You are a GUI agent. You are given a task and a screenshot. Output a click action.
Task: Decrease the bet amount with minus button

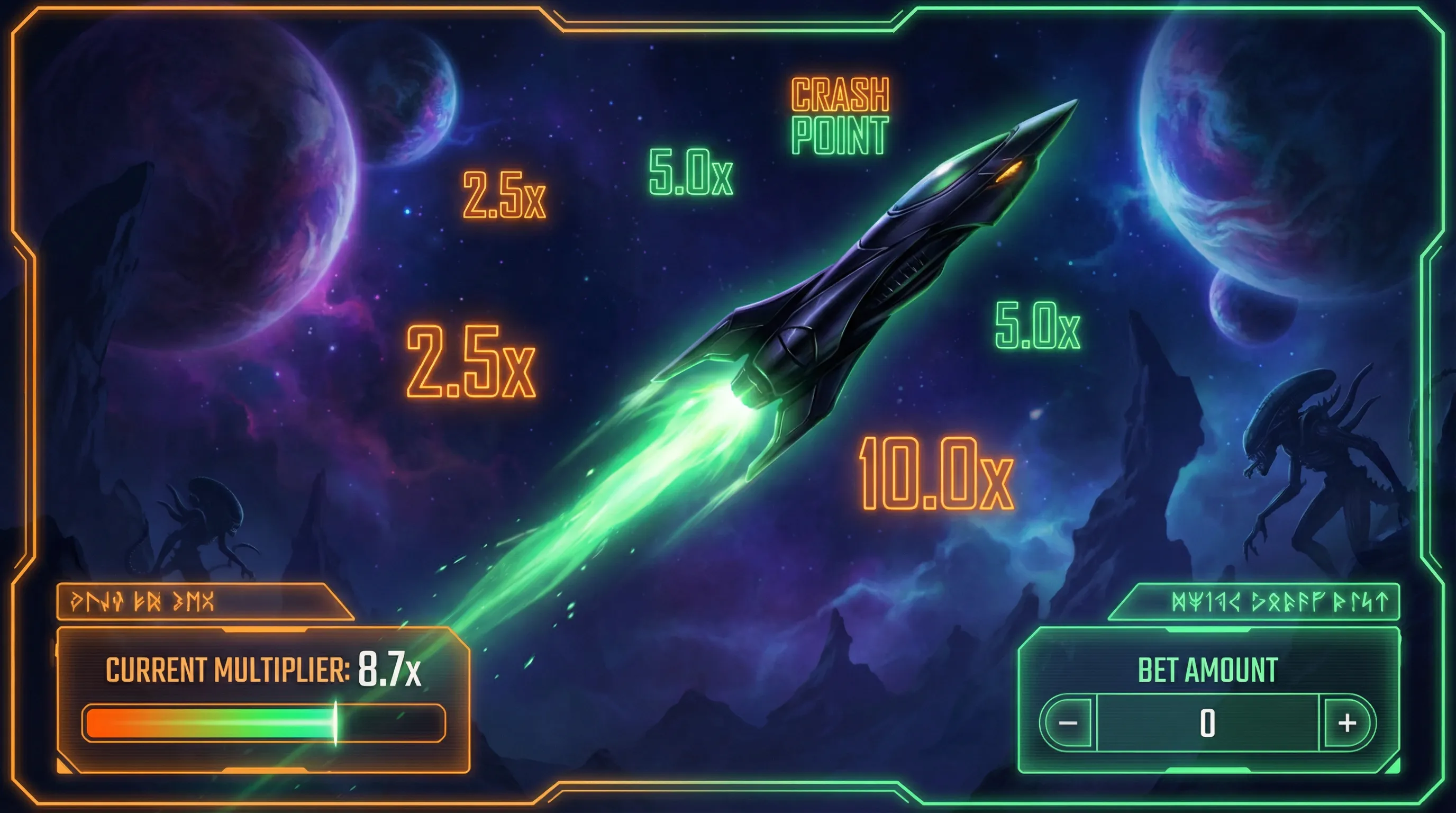click(1068, 723)
